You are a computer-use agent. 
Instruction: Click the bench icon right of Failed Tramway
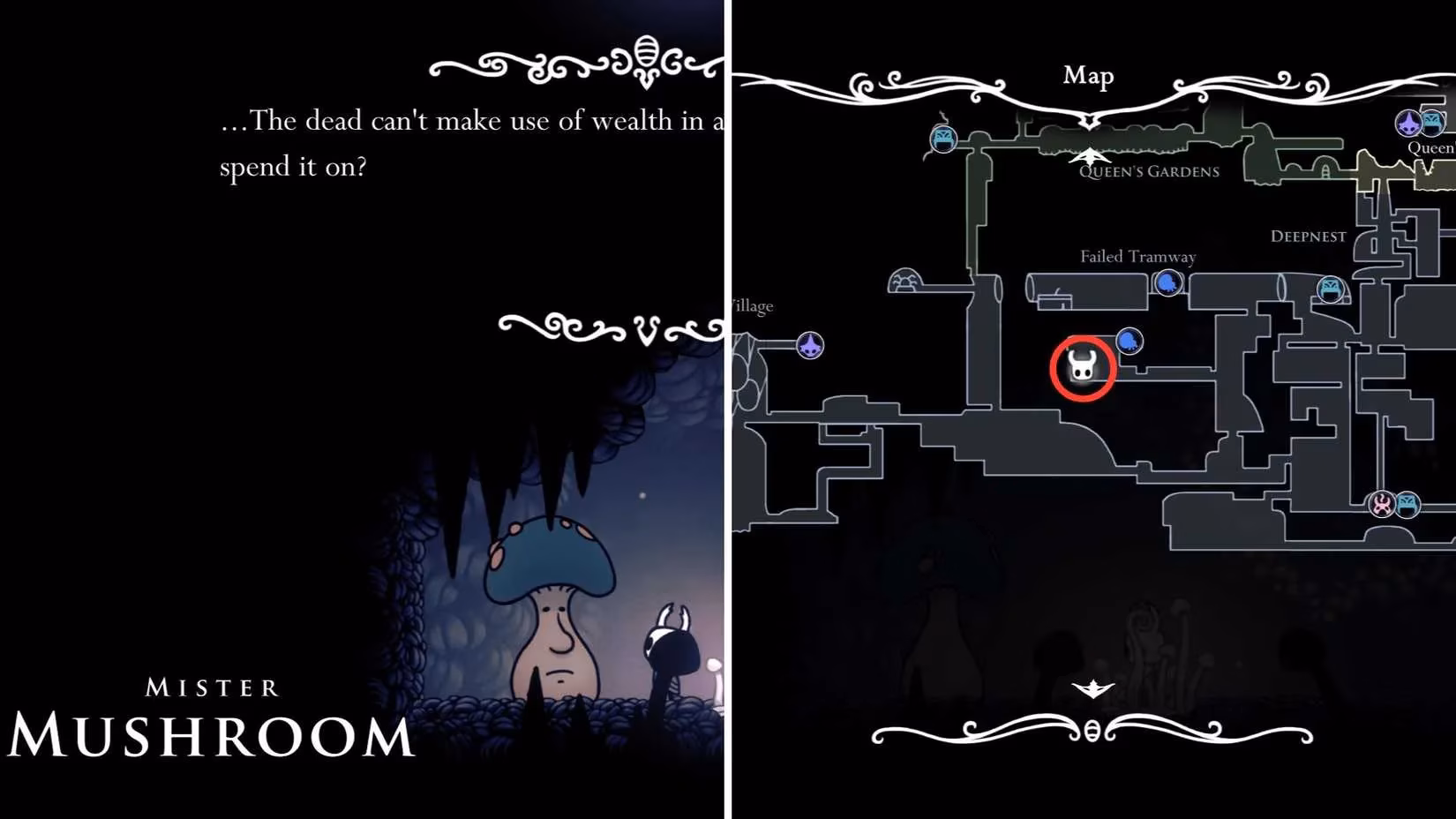coord(1331,288)
